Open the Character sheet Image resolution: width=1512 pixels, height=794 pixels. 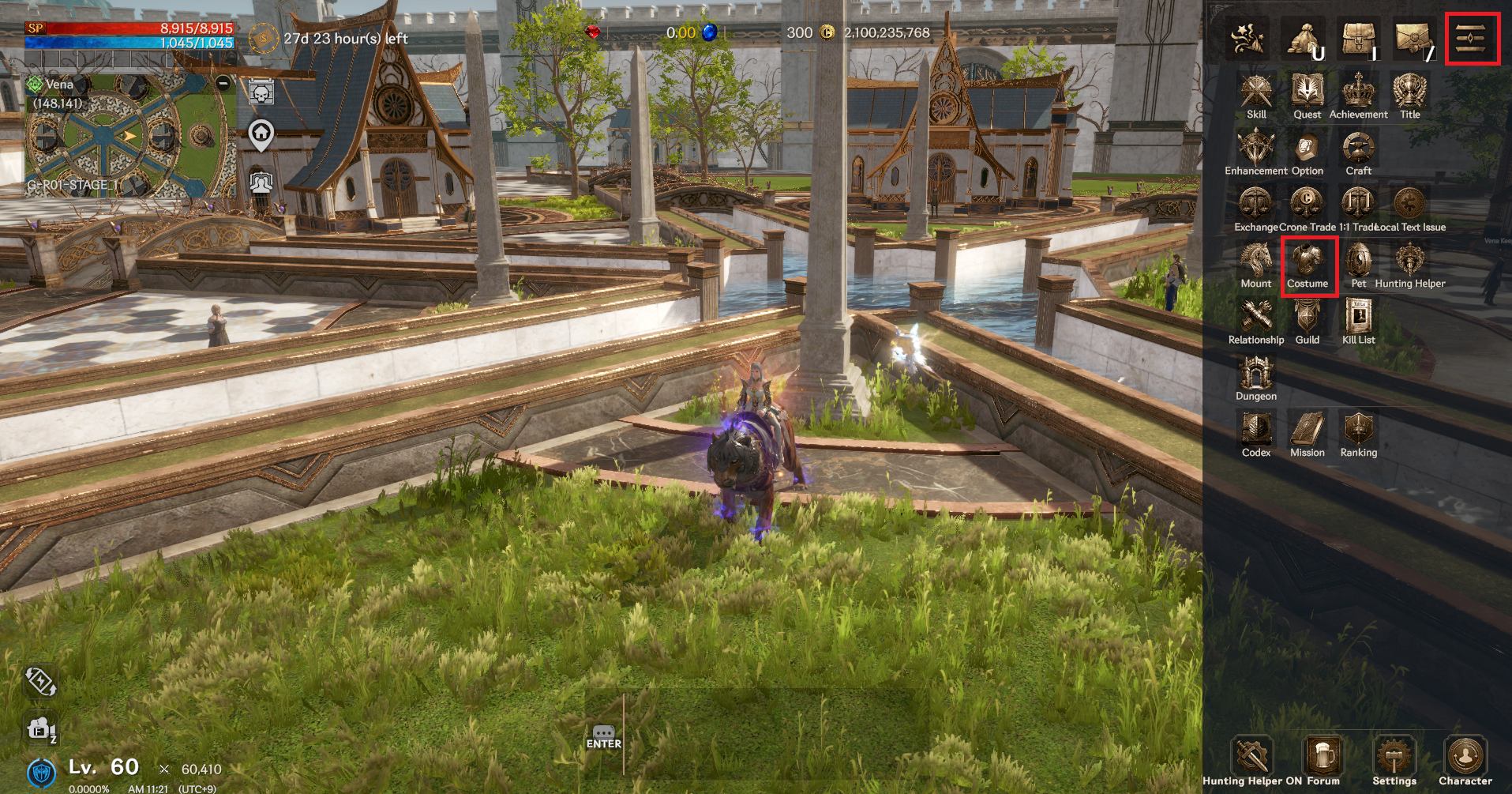pos(1465,757)
